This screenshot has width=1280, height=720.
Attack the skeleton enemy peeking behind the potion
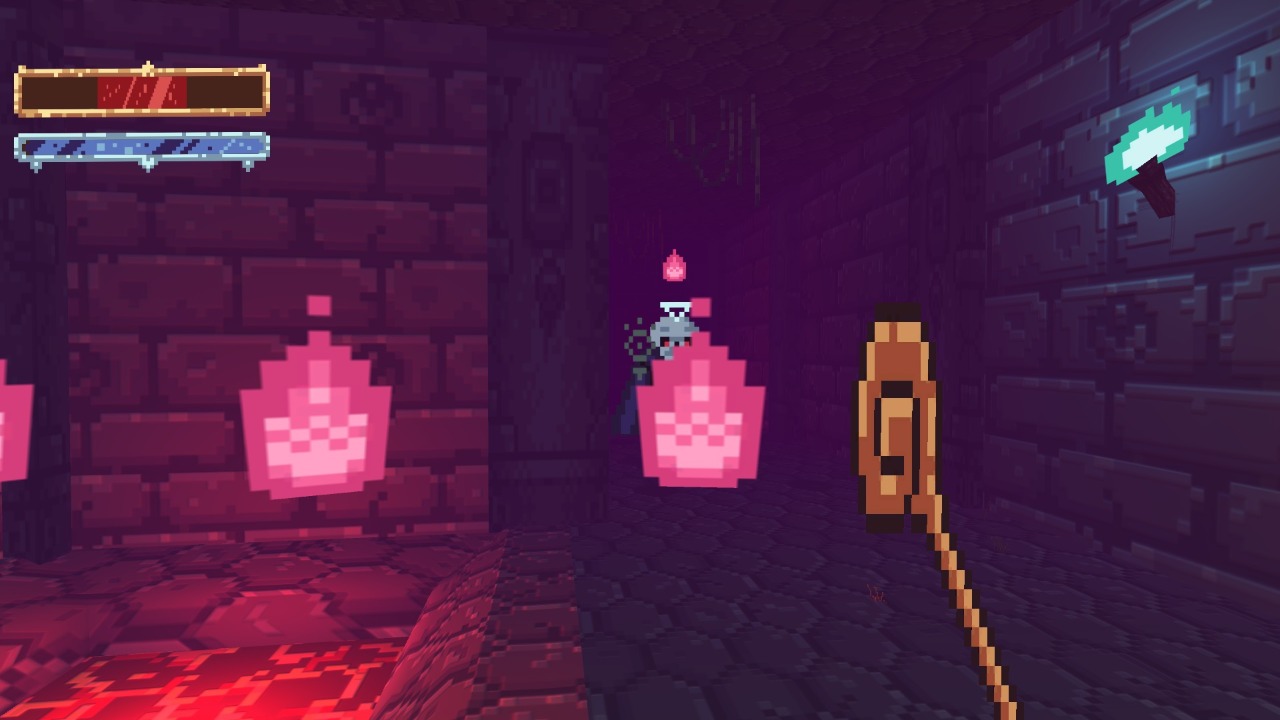pyautogui.click(x=672, y=335)
